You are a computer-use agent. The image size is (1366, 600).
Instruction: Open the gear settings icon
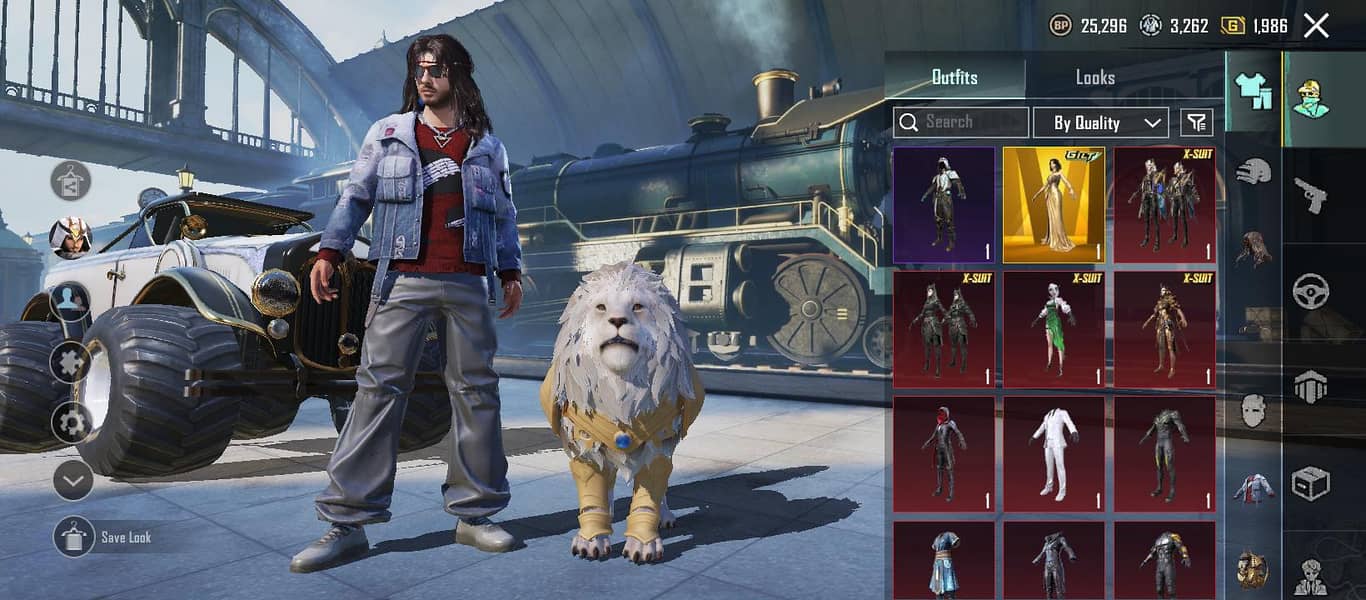[x=72, y=422]
